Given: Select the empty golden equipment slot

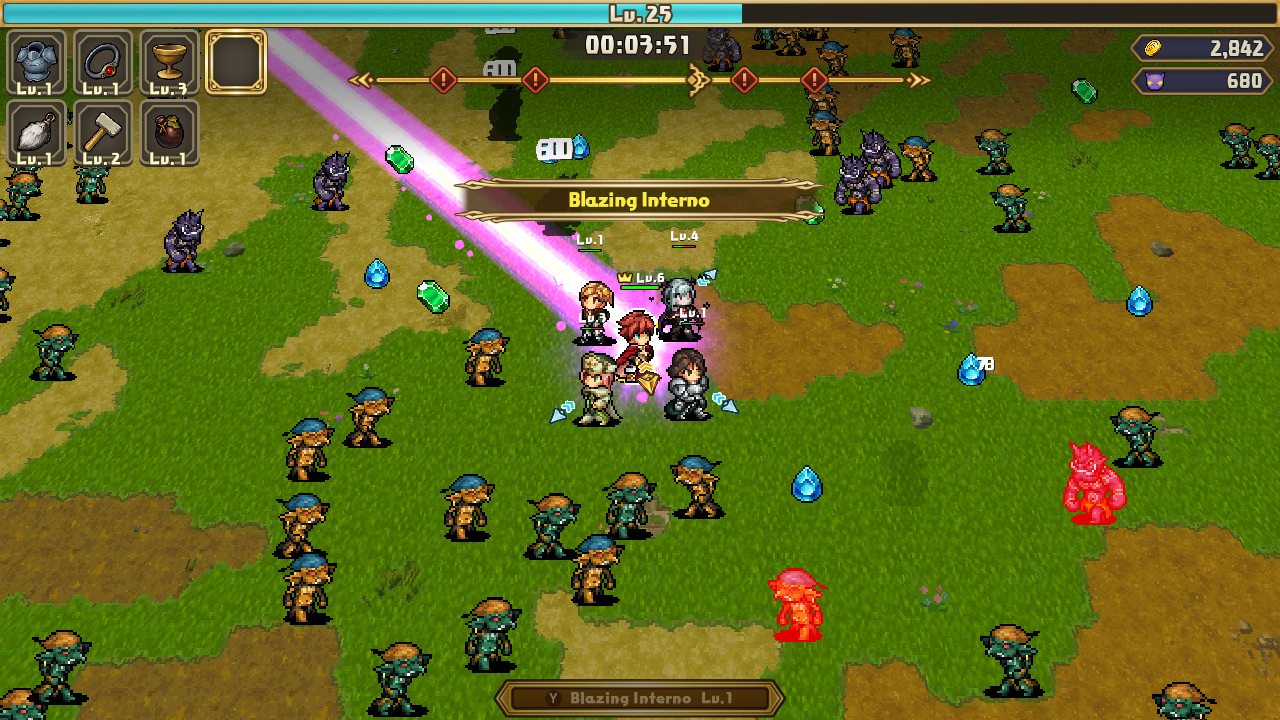Looking at the screenshot, I should (235, 62).
